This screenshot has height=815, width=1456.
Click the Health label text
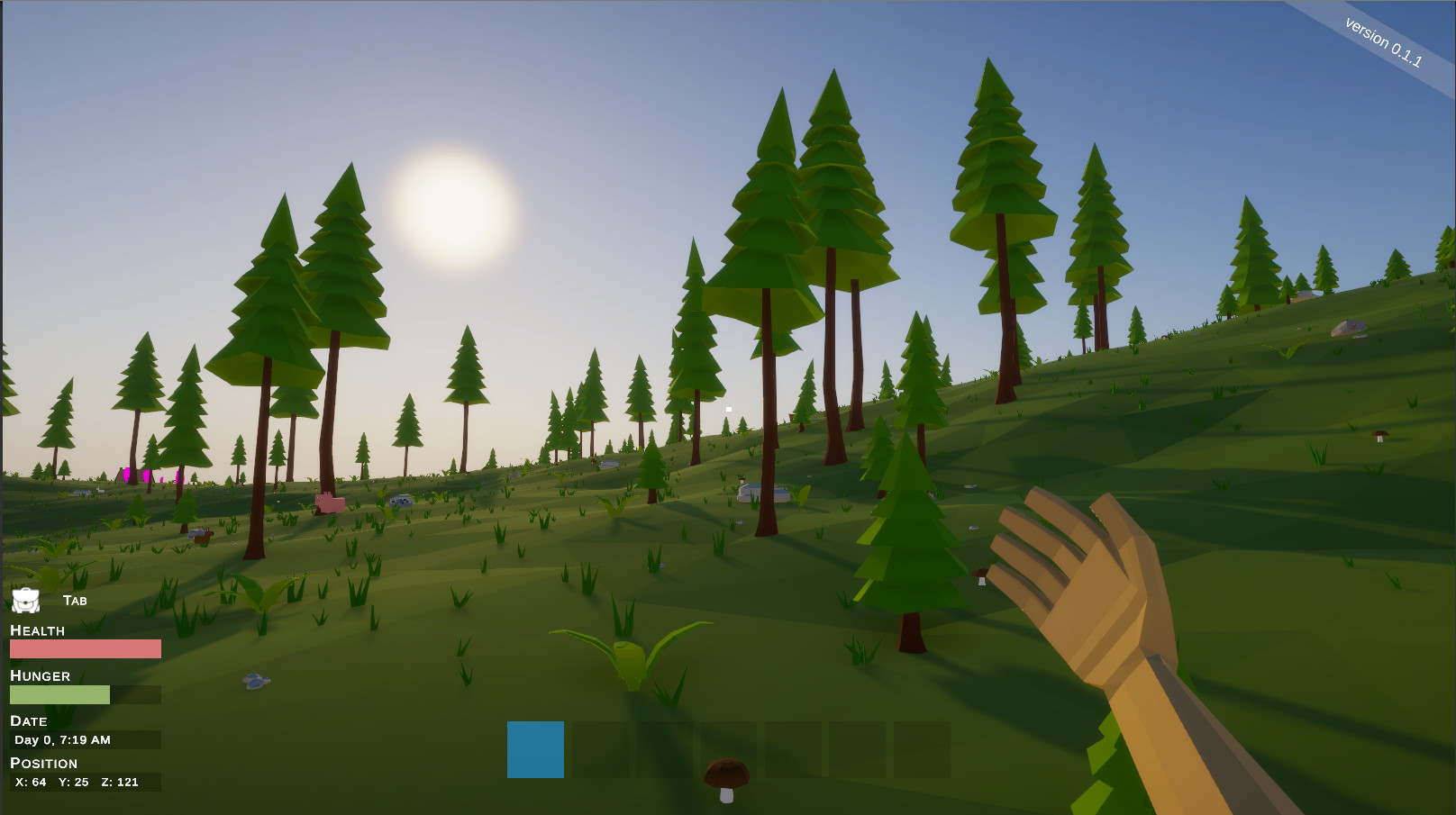(x=38, y=630)
